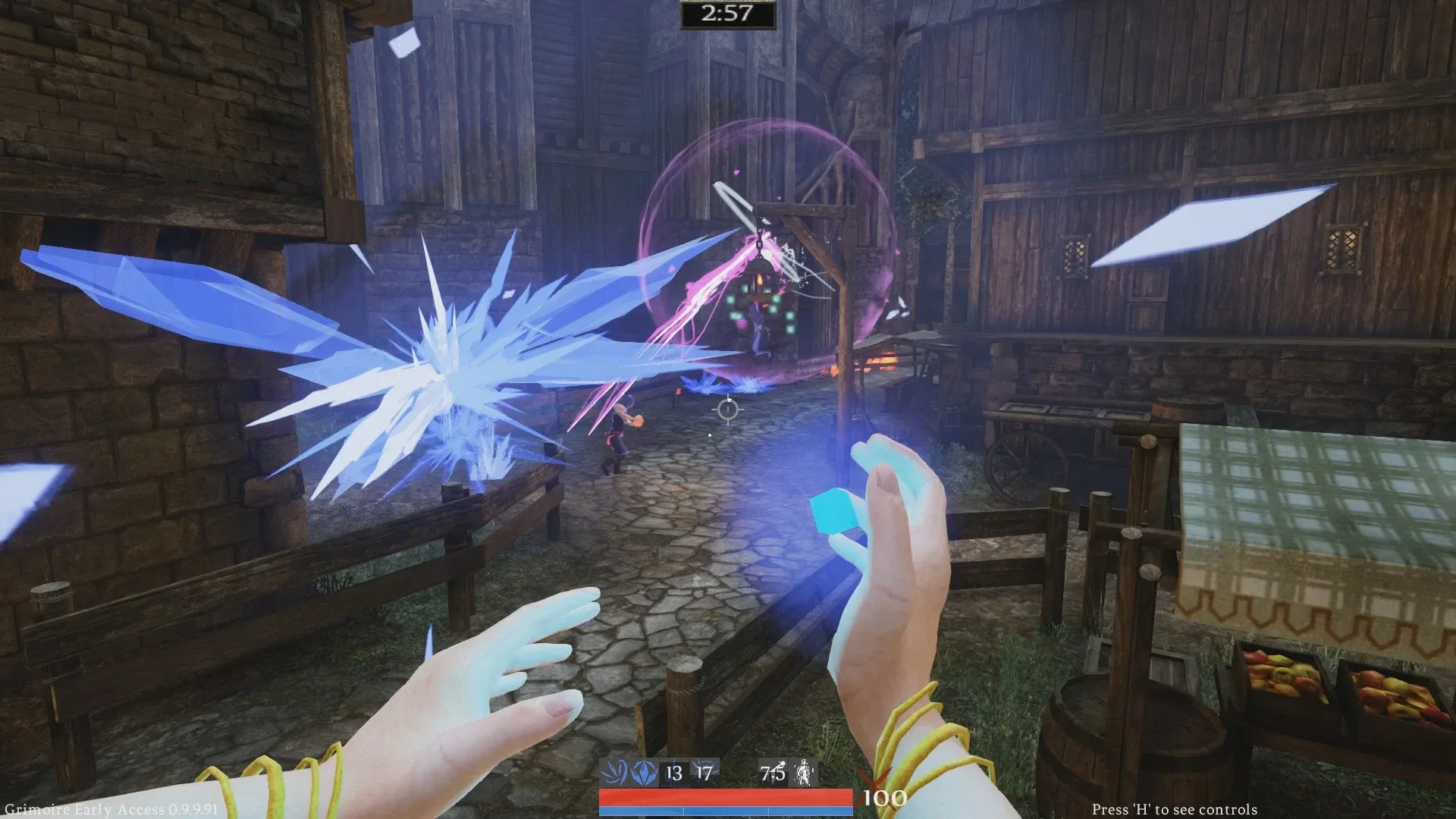Select the blue crystal spell icon in the hotbar
1456x819 pixels.
644,770
